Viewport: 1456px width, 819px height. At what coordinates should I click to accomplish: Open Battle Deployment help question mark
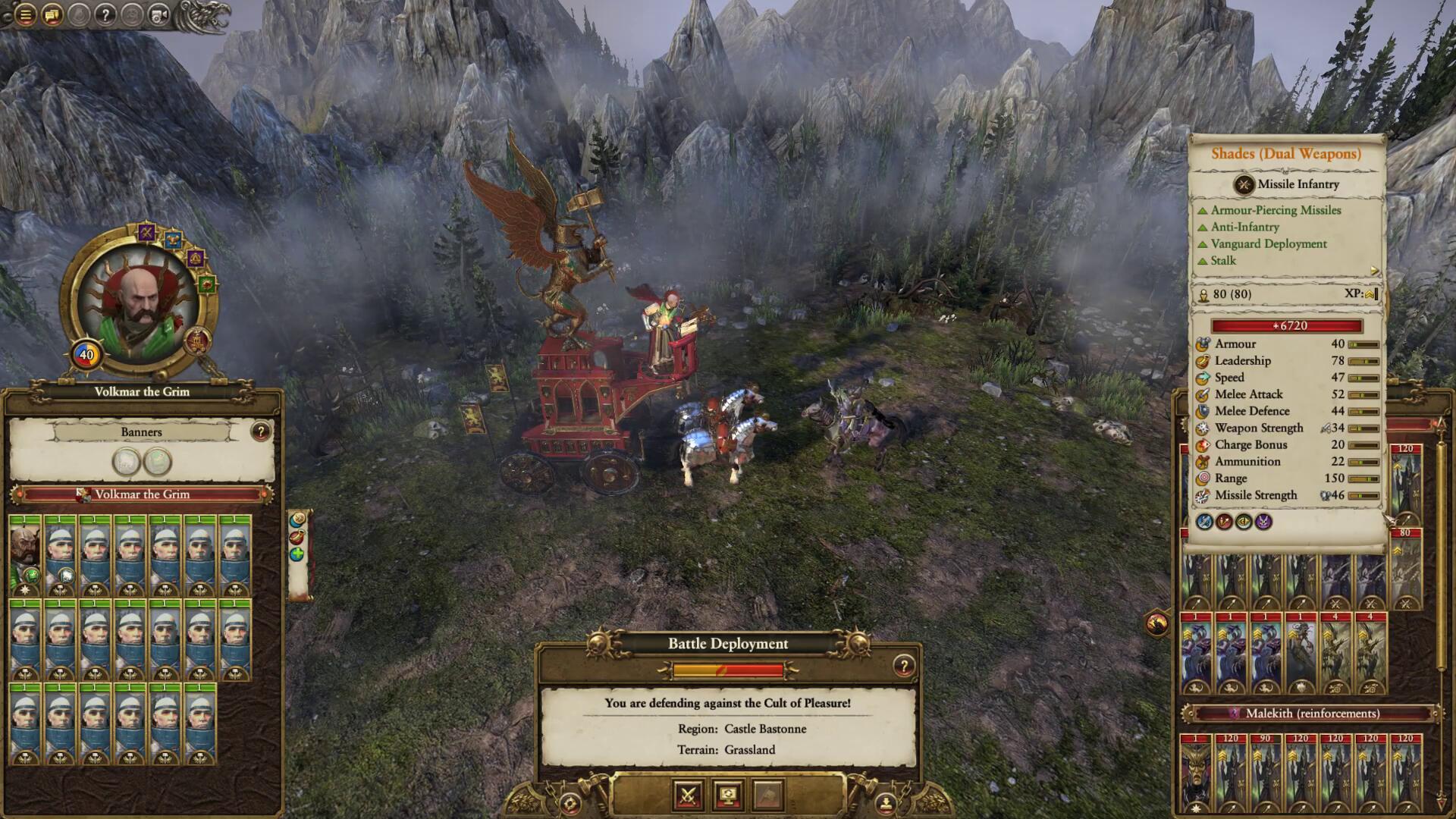[x=903, y=666]
